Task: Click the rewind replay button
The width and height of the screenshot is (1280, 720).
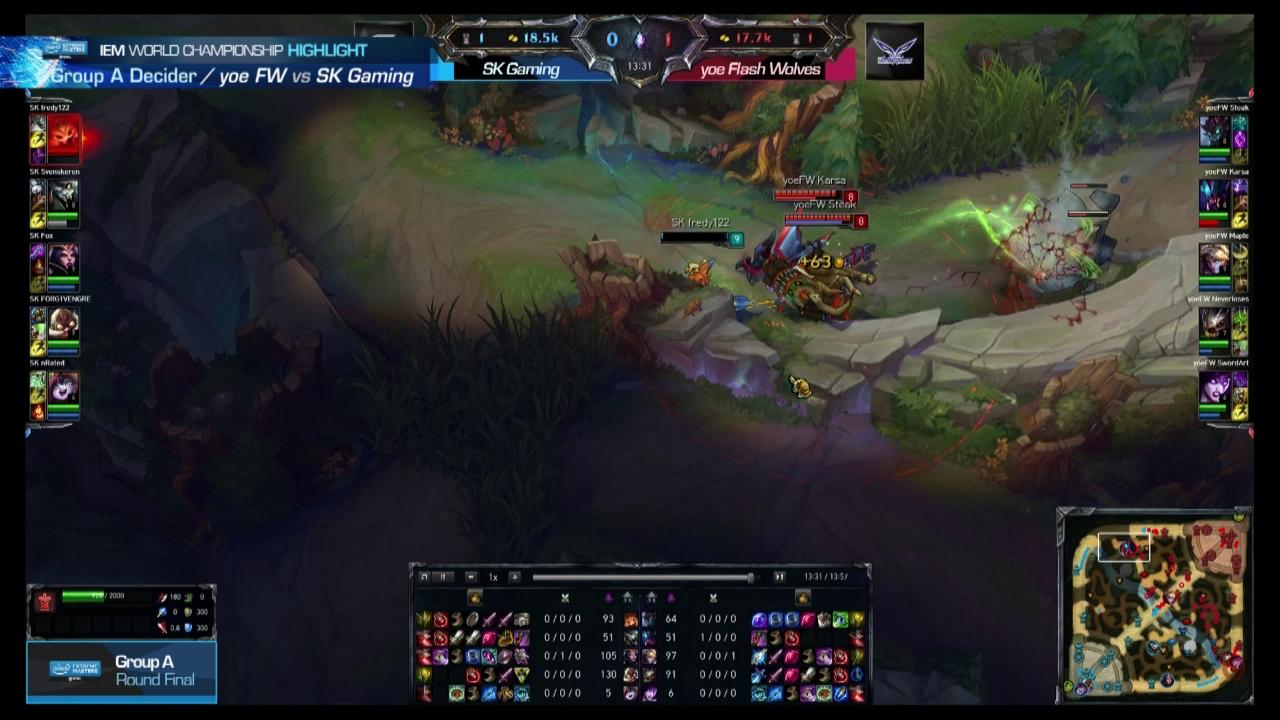Action: coord(423,577)
